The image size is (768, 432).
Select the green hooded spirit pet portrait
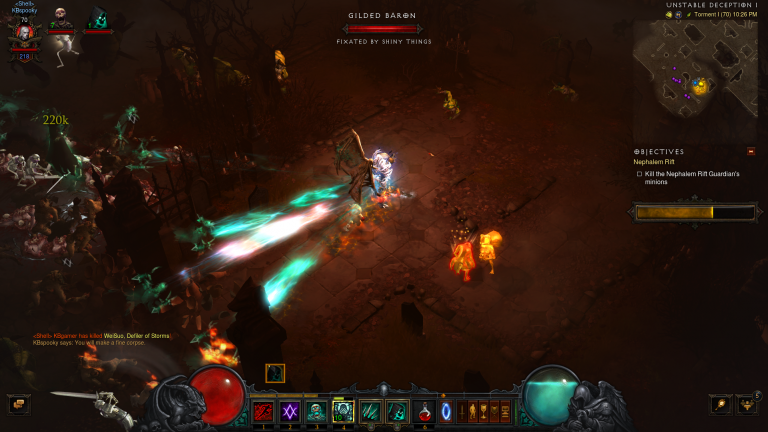(x=97, y=18)
